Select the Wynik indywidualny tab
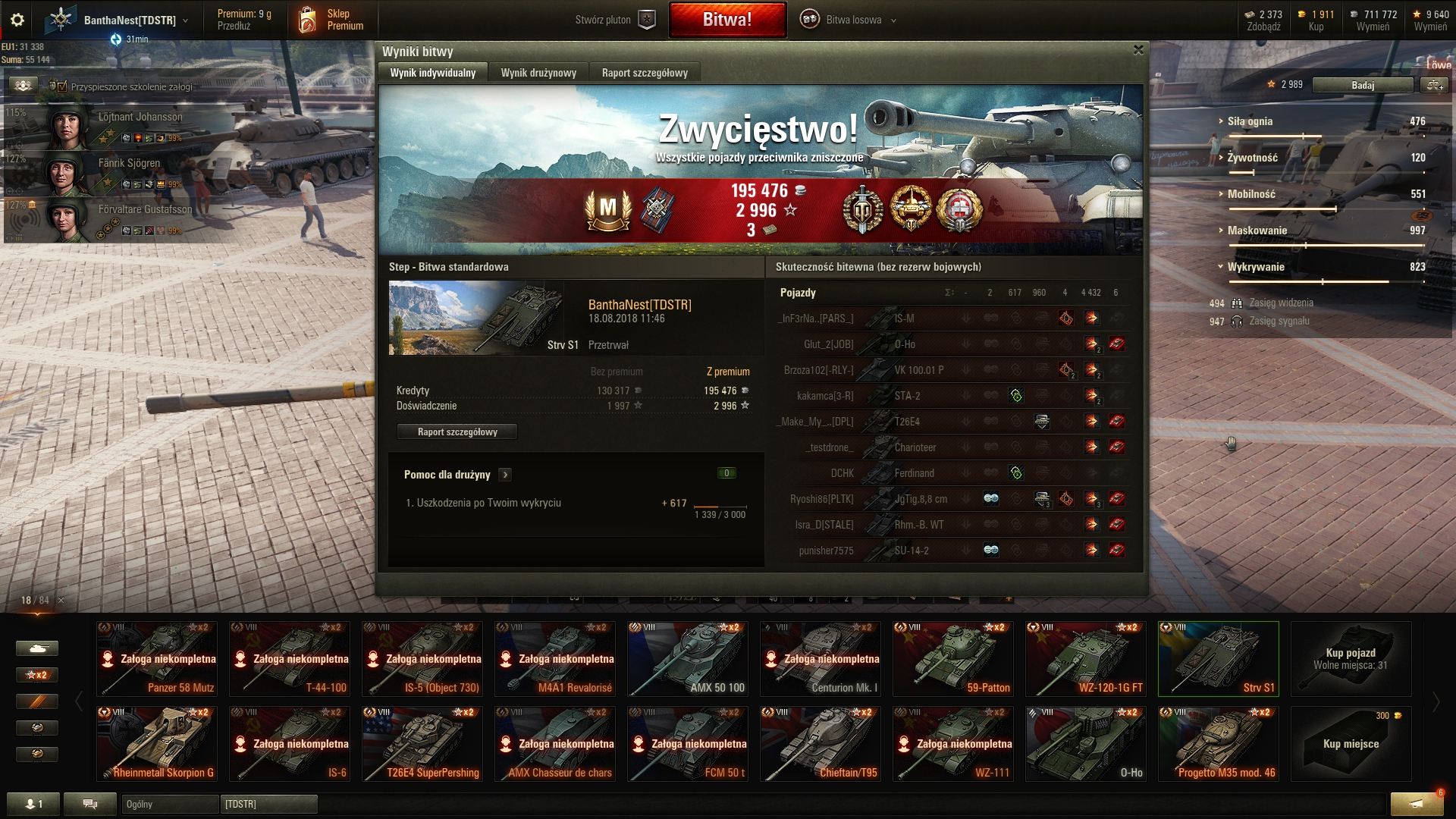1456x819 pixels. [x=433, y=73]
